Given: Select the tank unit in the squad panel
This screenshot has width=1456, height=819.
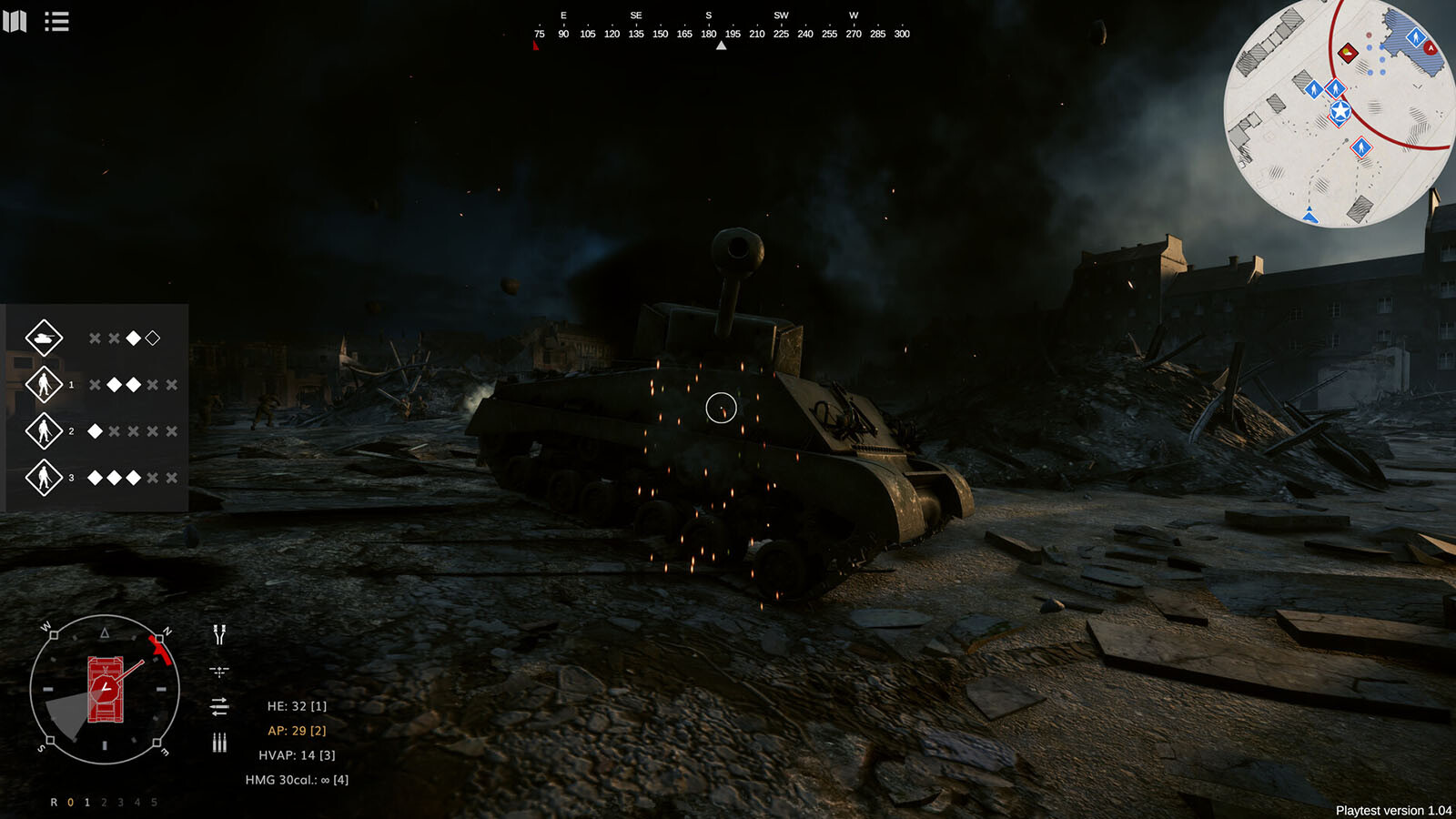Looking at the screenshot, I should pos(44,339).
